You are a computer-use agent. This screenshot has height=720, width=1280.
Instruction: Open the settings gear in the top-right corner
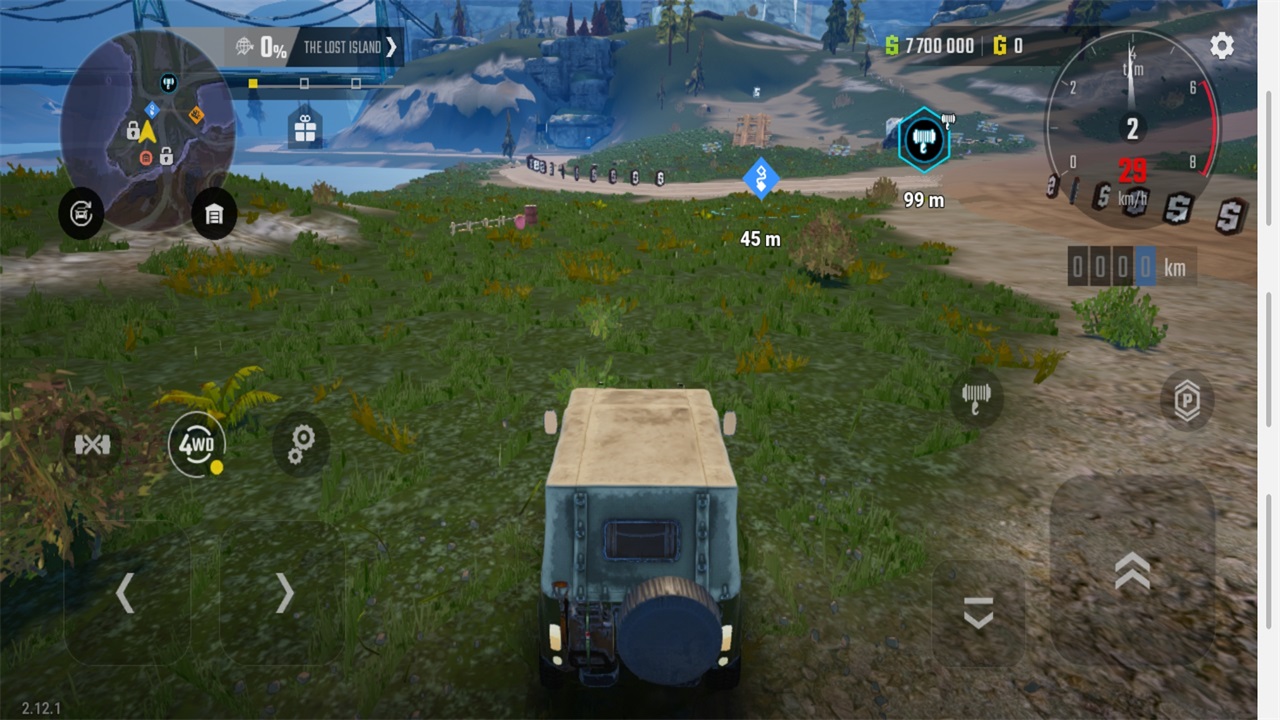tap(1221, 46)
